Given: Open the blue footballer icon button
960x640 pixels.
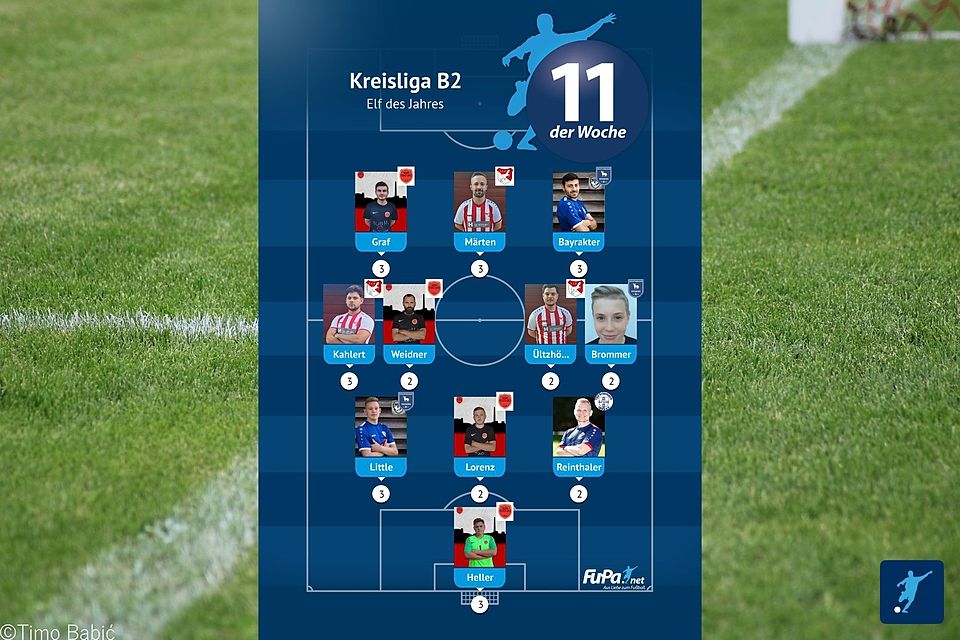Looking at the screenshot, I should [911, 591].
